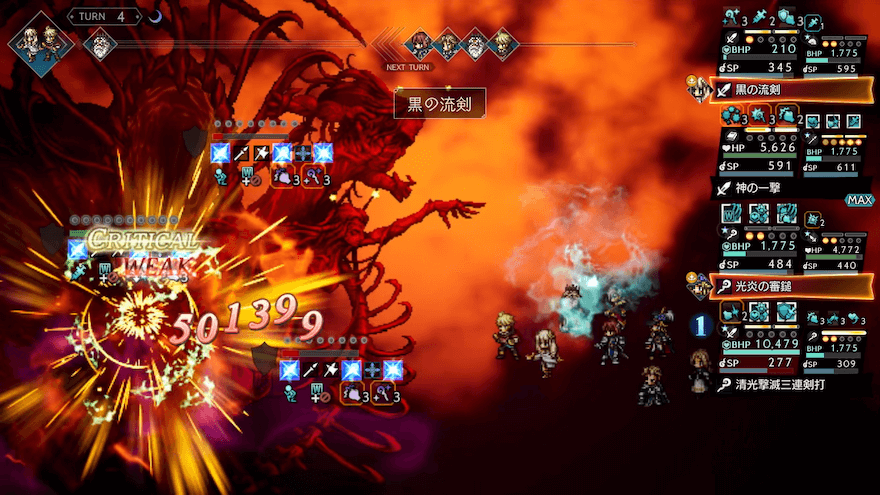This screenshot has width=880, height=495.
Task: Tap the red-haired portrait in next turn order
Action: [419, 44]
